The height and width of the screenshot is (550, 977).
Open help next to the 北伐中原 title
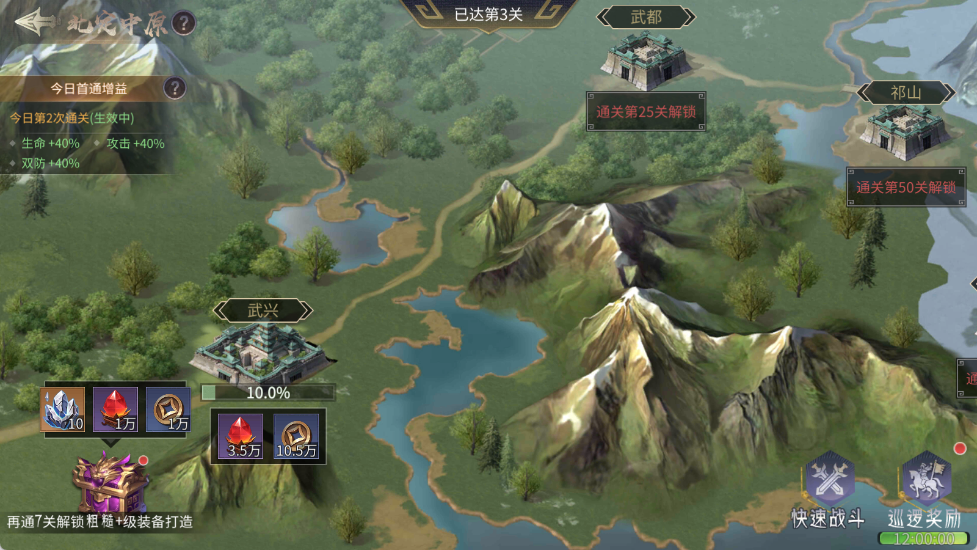pyautogui.click(x=183, y=23)
